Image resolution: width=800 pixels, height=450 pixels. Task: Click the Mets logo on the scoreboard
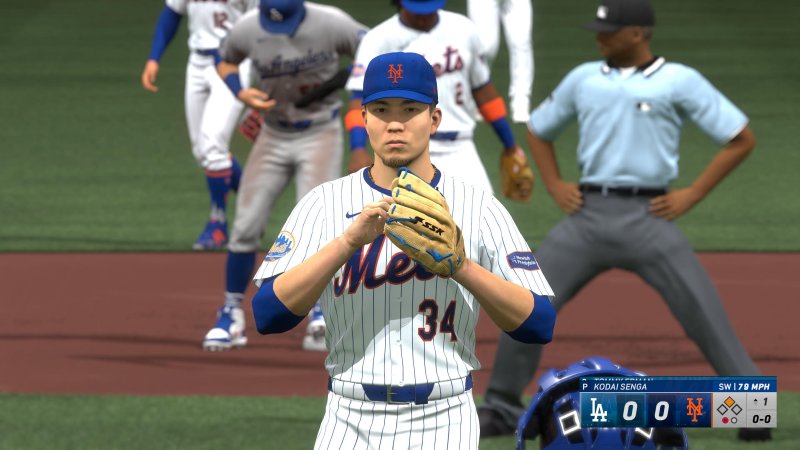(694, 410)
